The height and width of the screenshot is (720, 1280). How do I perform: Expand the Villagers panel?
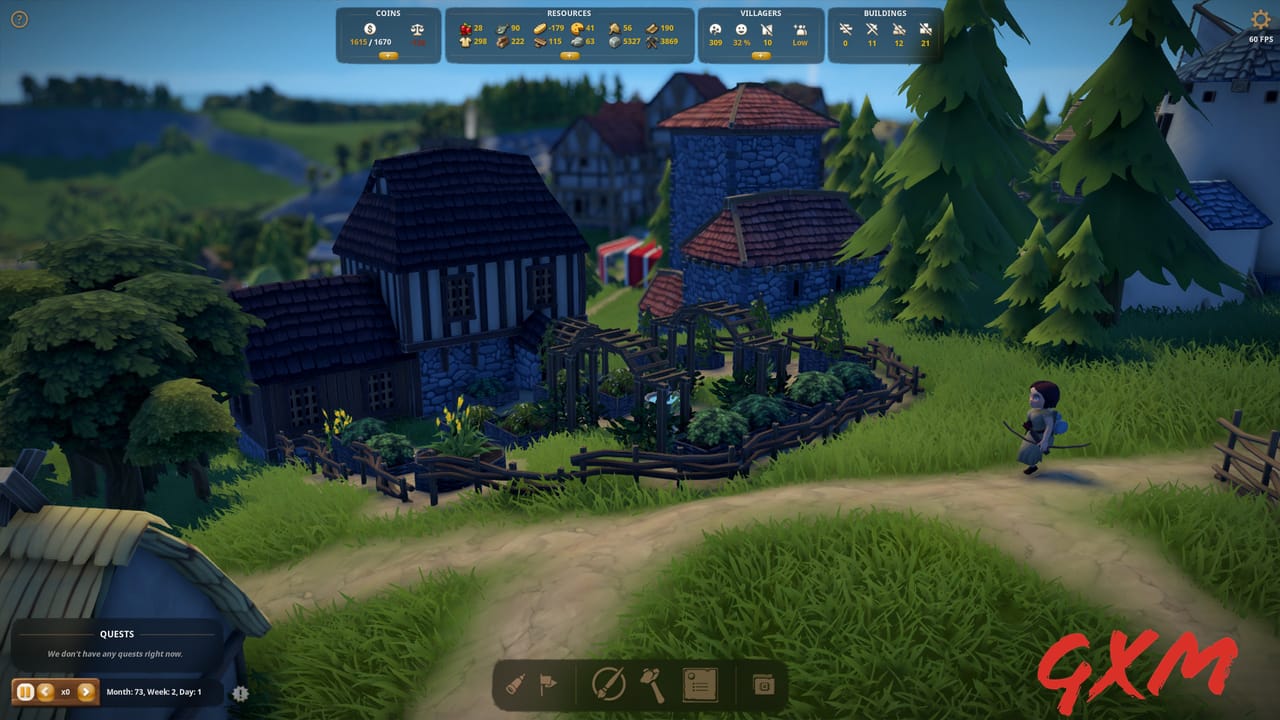[x=761, y=55]
